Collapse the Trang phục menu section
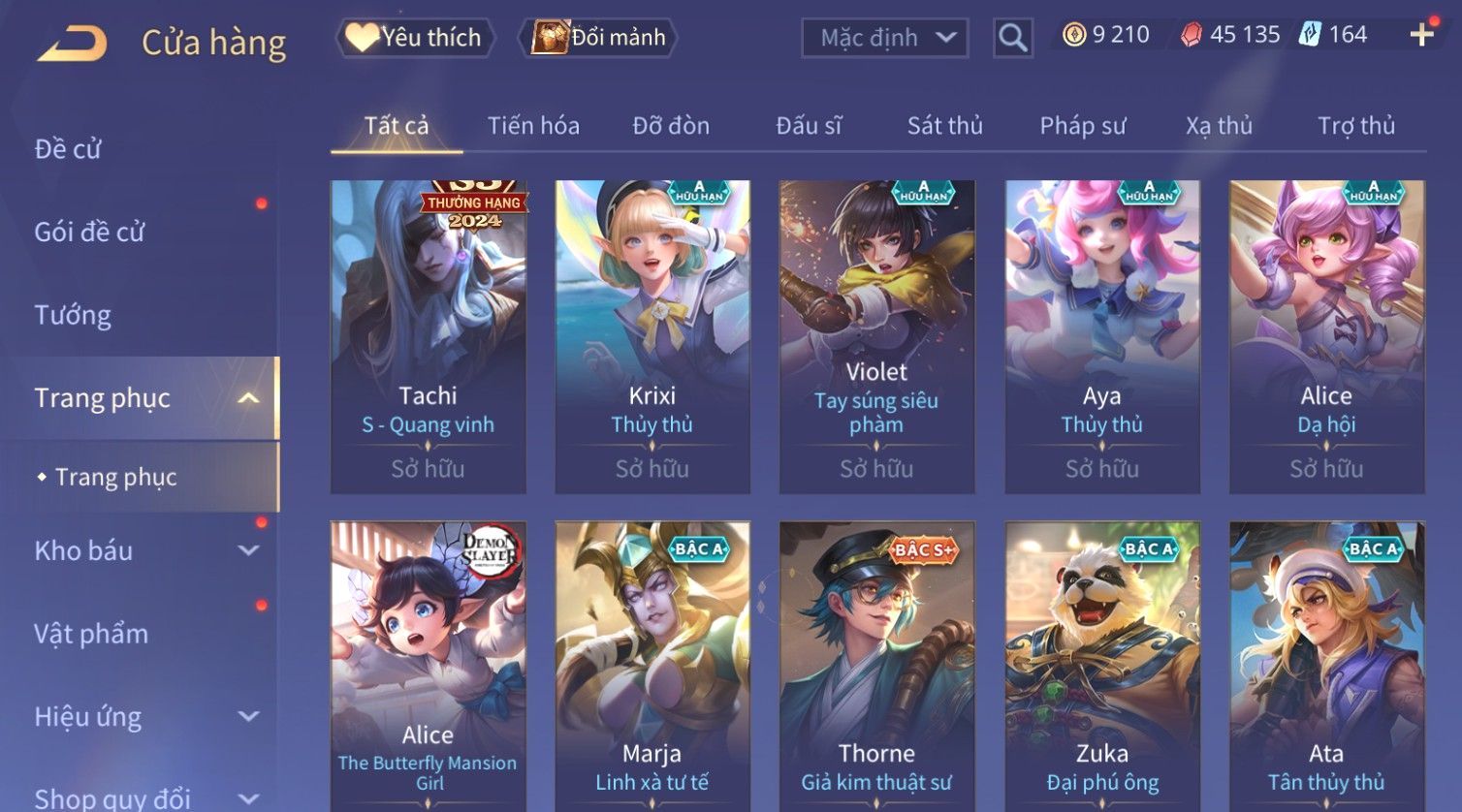The width and height of the screenshot is (1462, 812). pyautogui.click(x=248, y=398)
